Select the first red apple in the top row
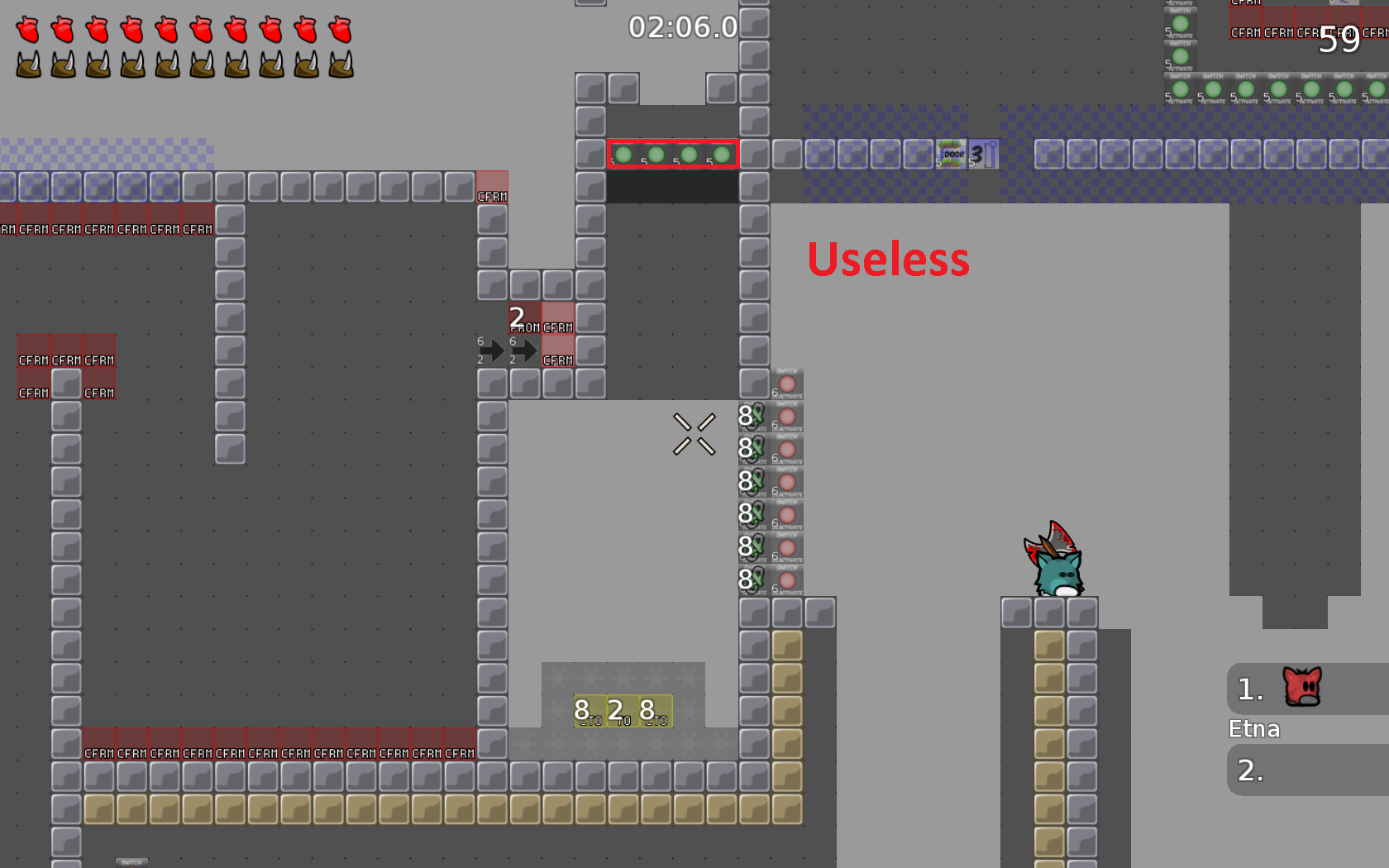 pyautogui.click(x=29, y=27)
